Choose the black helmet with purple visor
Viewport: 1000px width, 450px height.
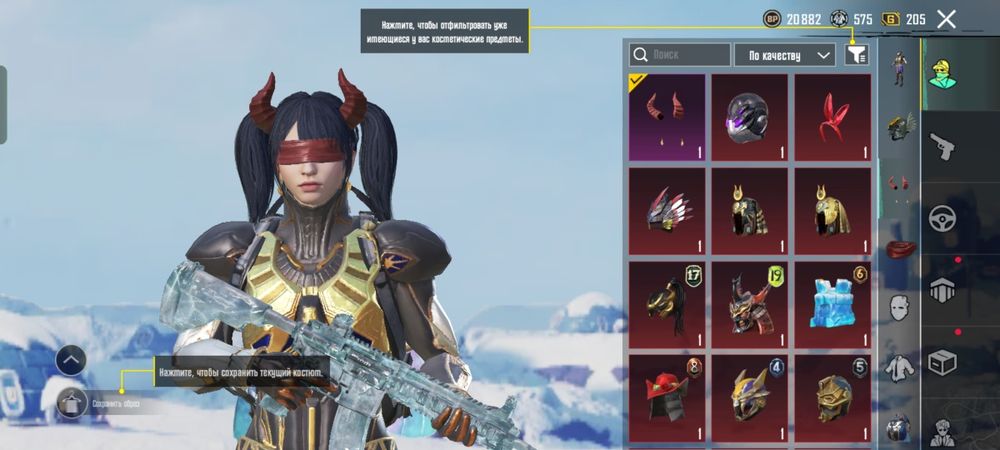pos(749,117)
